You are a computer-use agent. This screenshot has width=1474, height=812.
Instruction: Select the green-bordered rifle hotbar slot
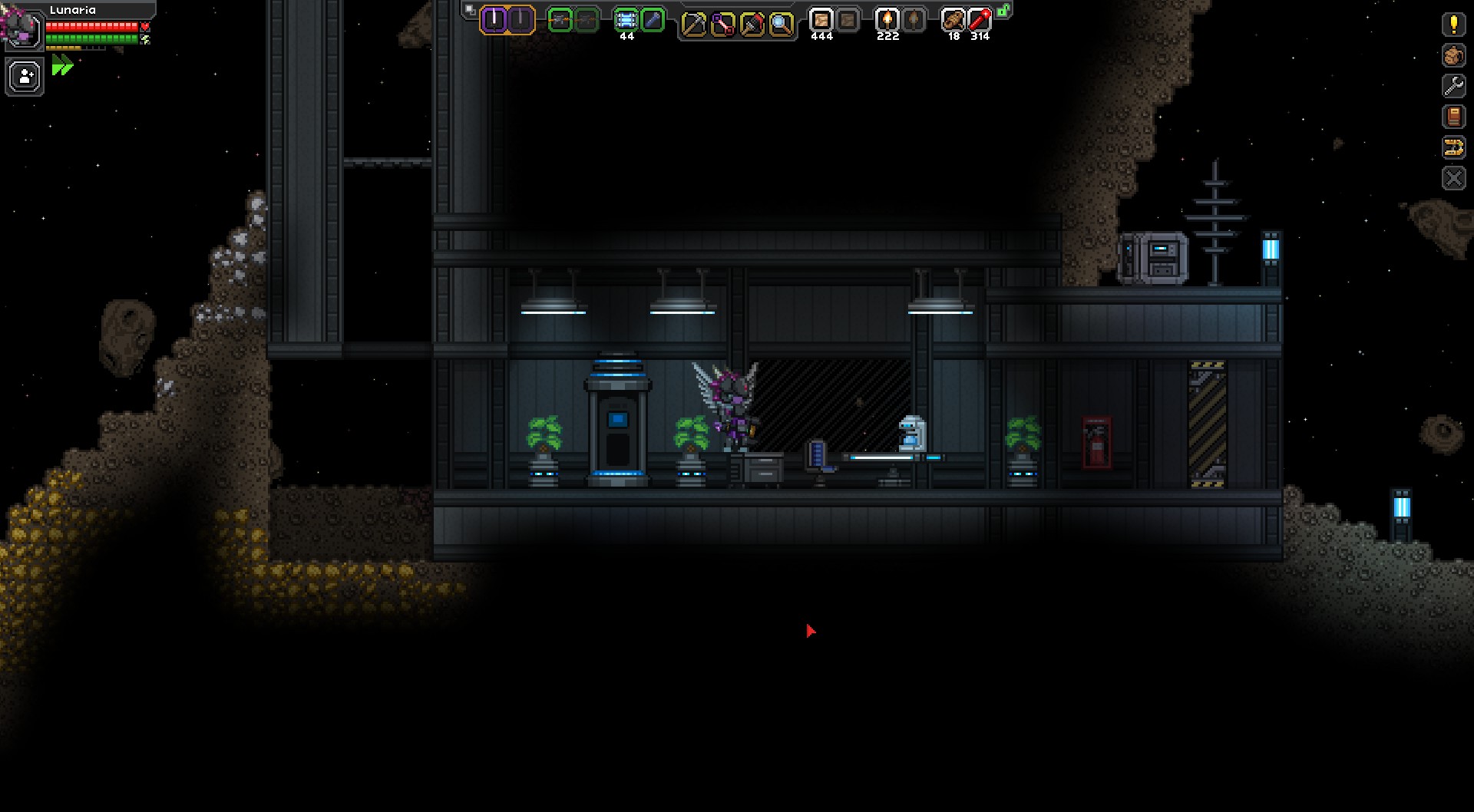pos(560,21)
